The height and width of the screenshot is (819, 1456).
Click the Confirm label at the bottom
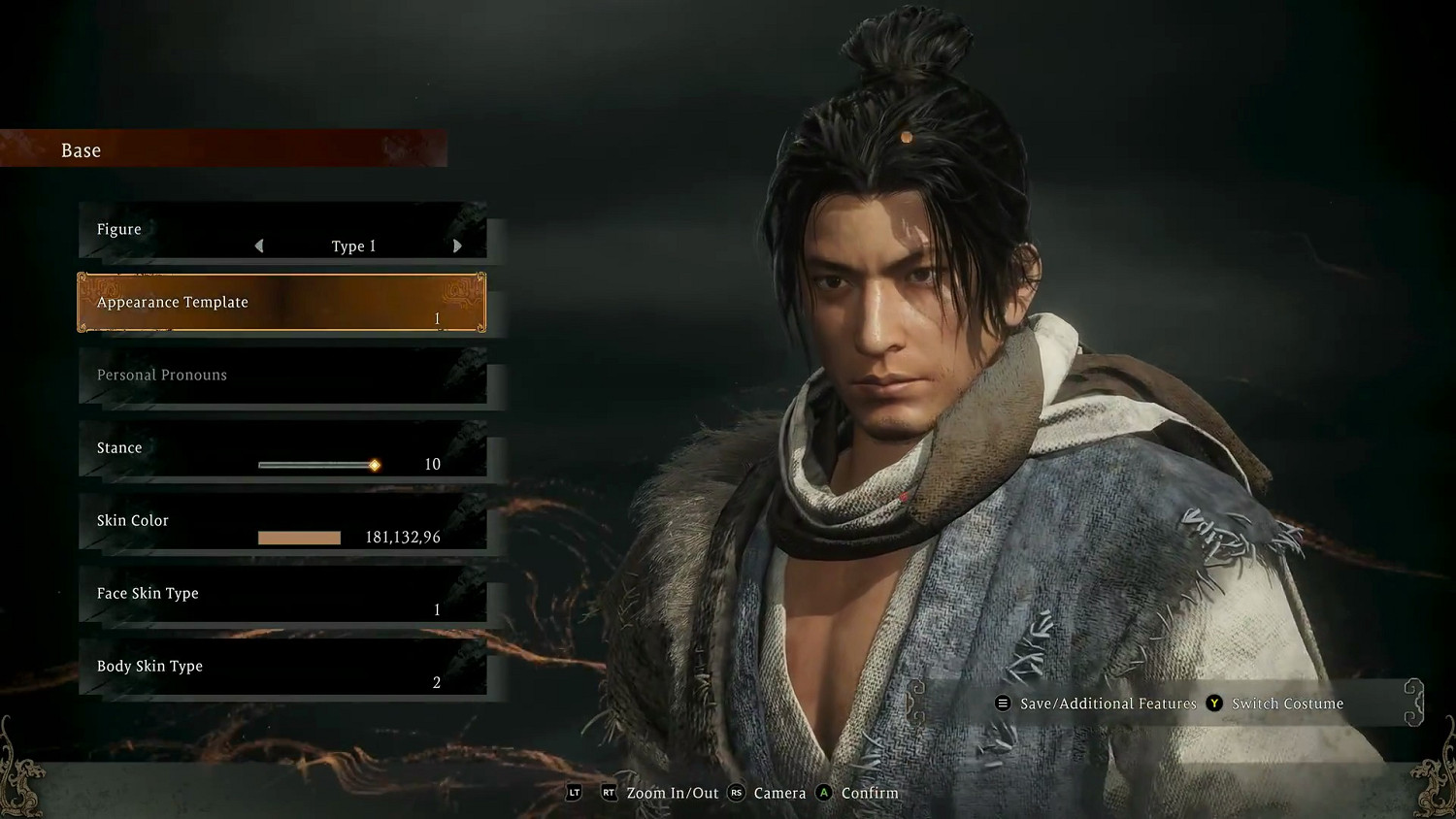point(869,793)
